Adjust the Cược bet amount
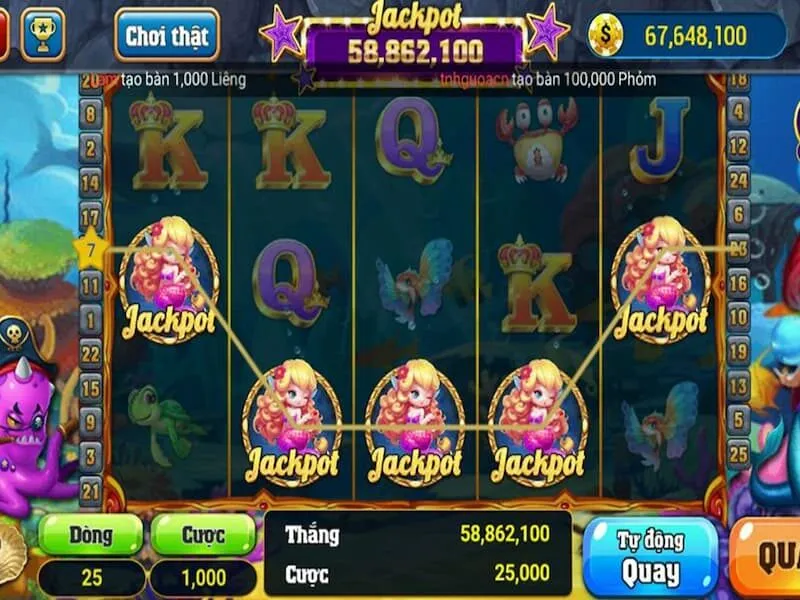 coord(203,535)
